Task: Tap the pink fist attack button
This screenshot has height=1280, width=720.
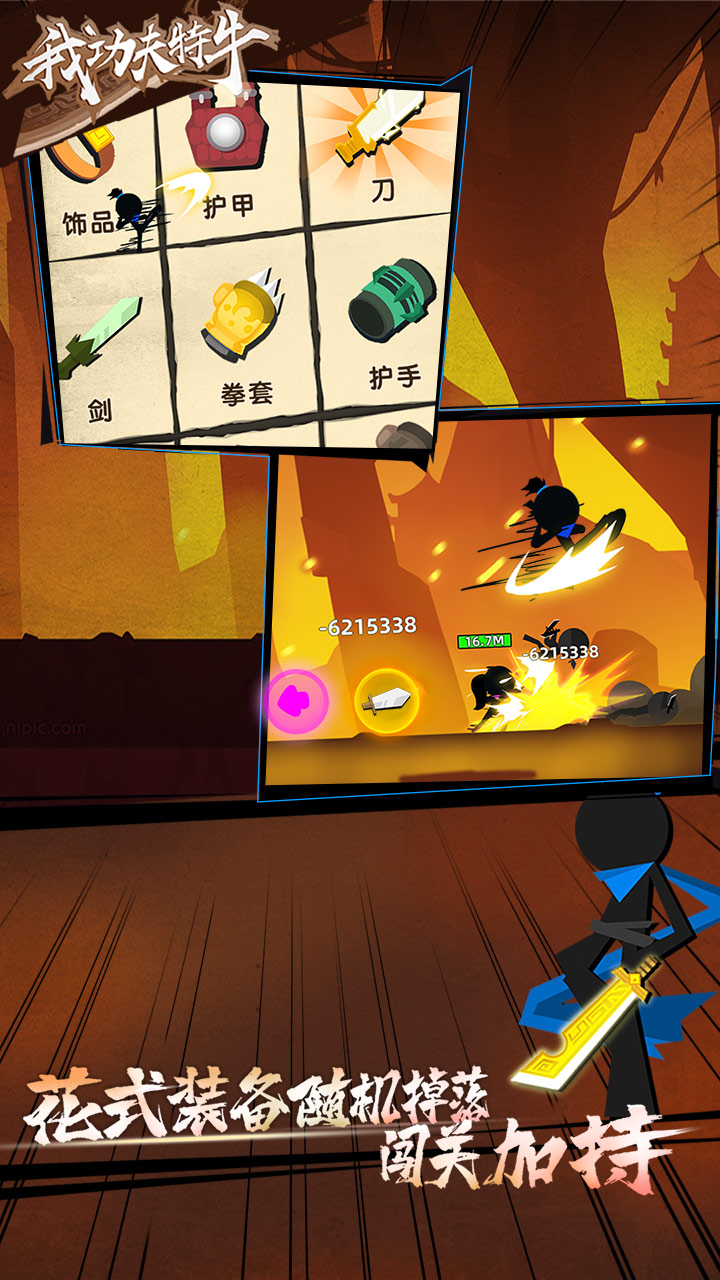Action: [x=298, y=702]
